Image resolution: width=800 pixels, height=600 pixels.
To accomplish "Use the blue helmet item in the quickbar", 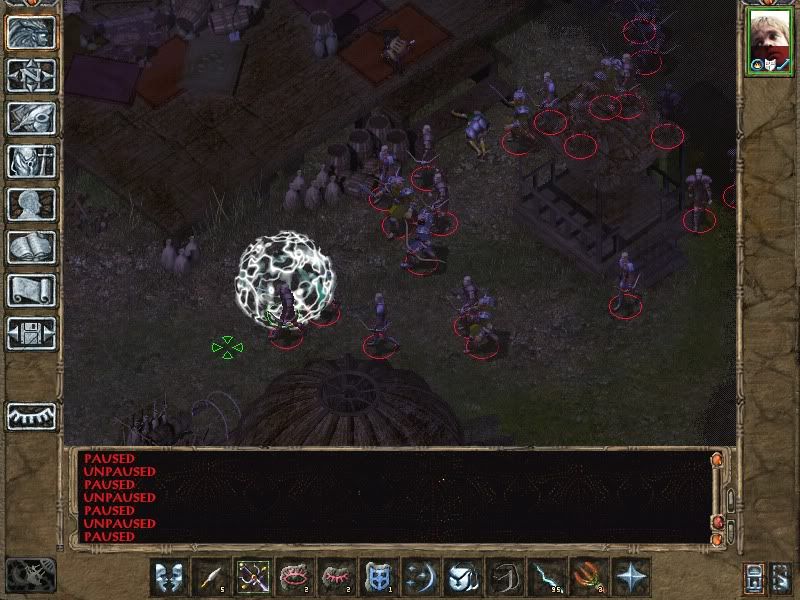I will tap(379, 577).
